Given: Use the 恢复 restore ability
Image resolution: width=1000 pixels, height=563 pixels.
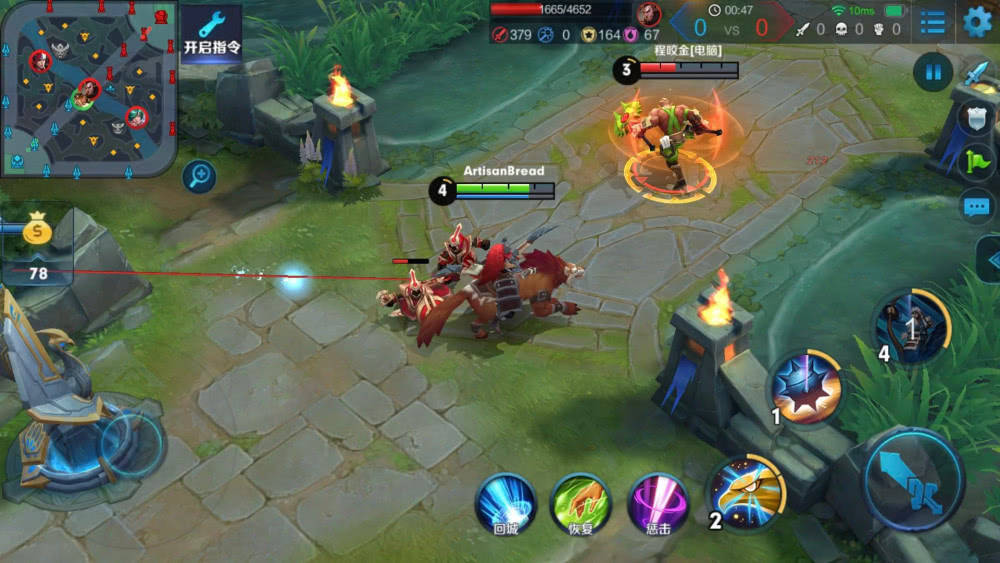Looking at the screenshot, I should [580, 503].
